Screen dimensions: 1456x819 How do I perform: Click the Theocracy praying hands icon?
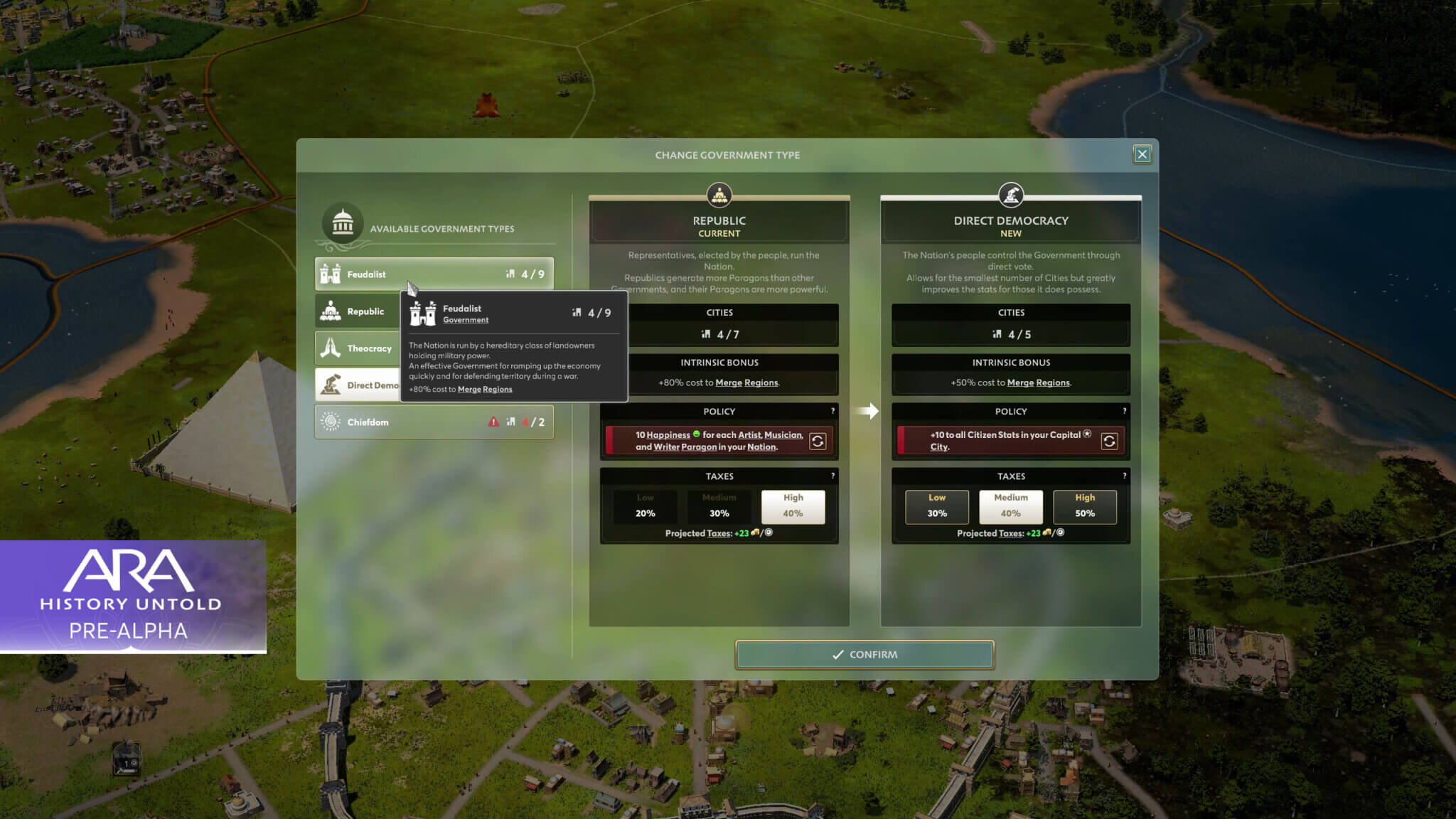[x=329, y=348]
